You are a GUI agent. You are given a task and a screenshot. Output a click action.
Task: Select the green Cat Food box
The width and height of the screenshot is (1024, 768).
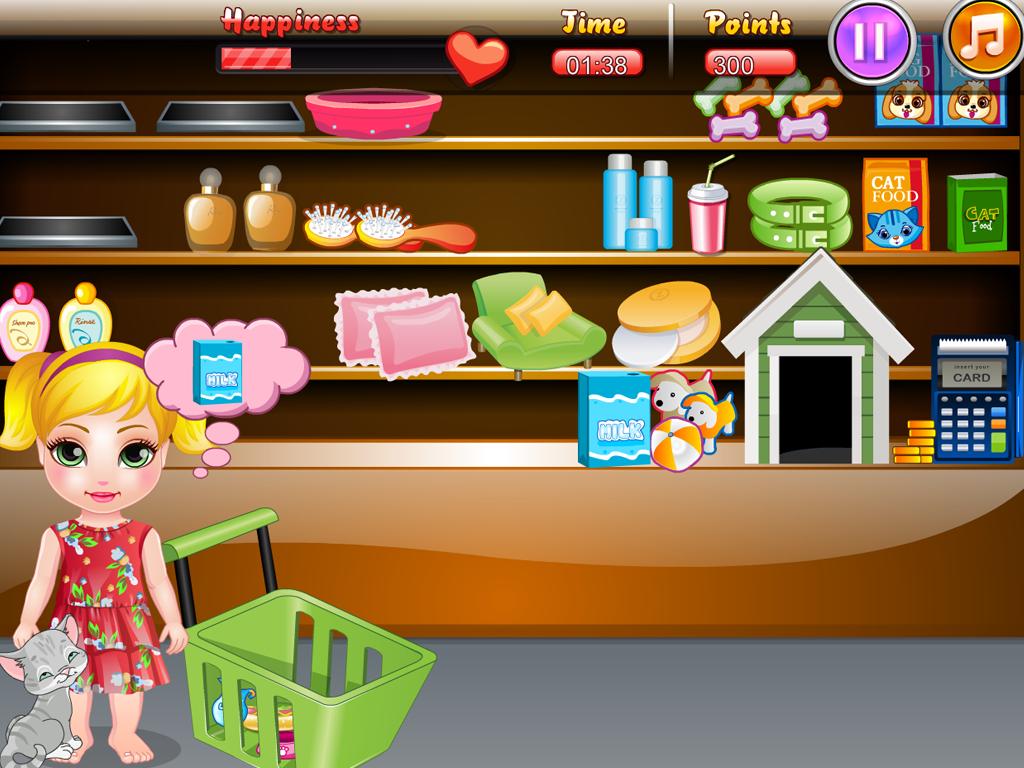pyautogui.click(x=976, y=212)
